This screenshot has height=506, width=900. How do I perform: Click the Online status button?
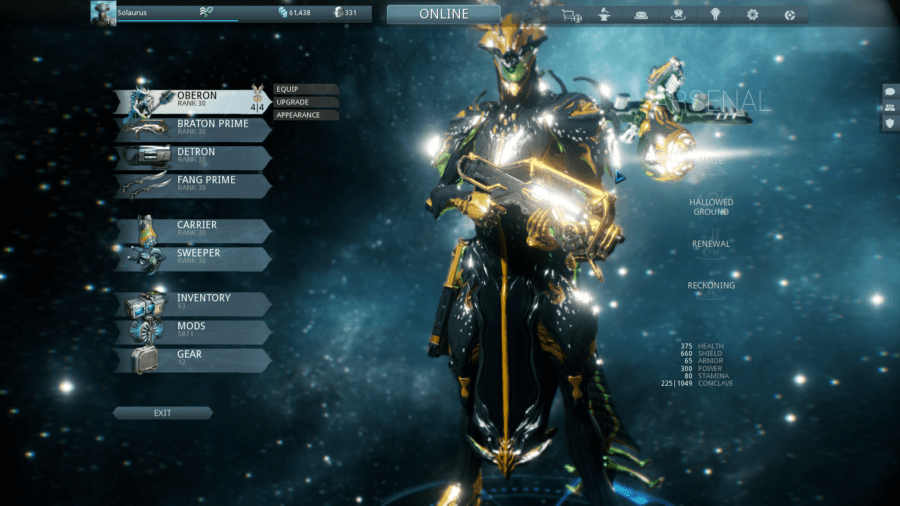tap(443, 14)
